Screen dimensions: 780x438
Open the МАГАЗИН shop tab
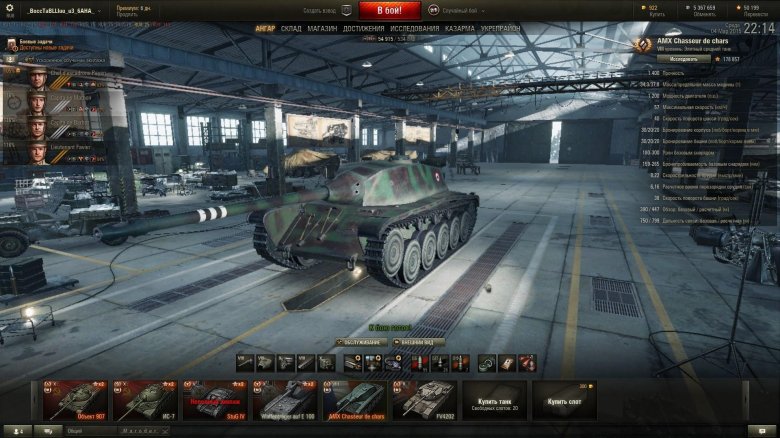coord(322,29)
